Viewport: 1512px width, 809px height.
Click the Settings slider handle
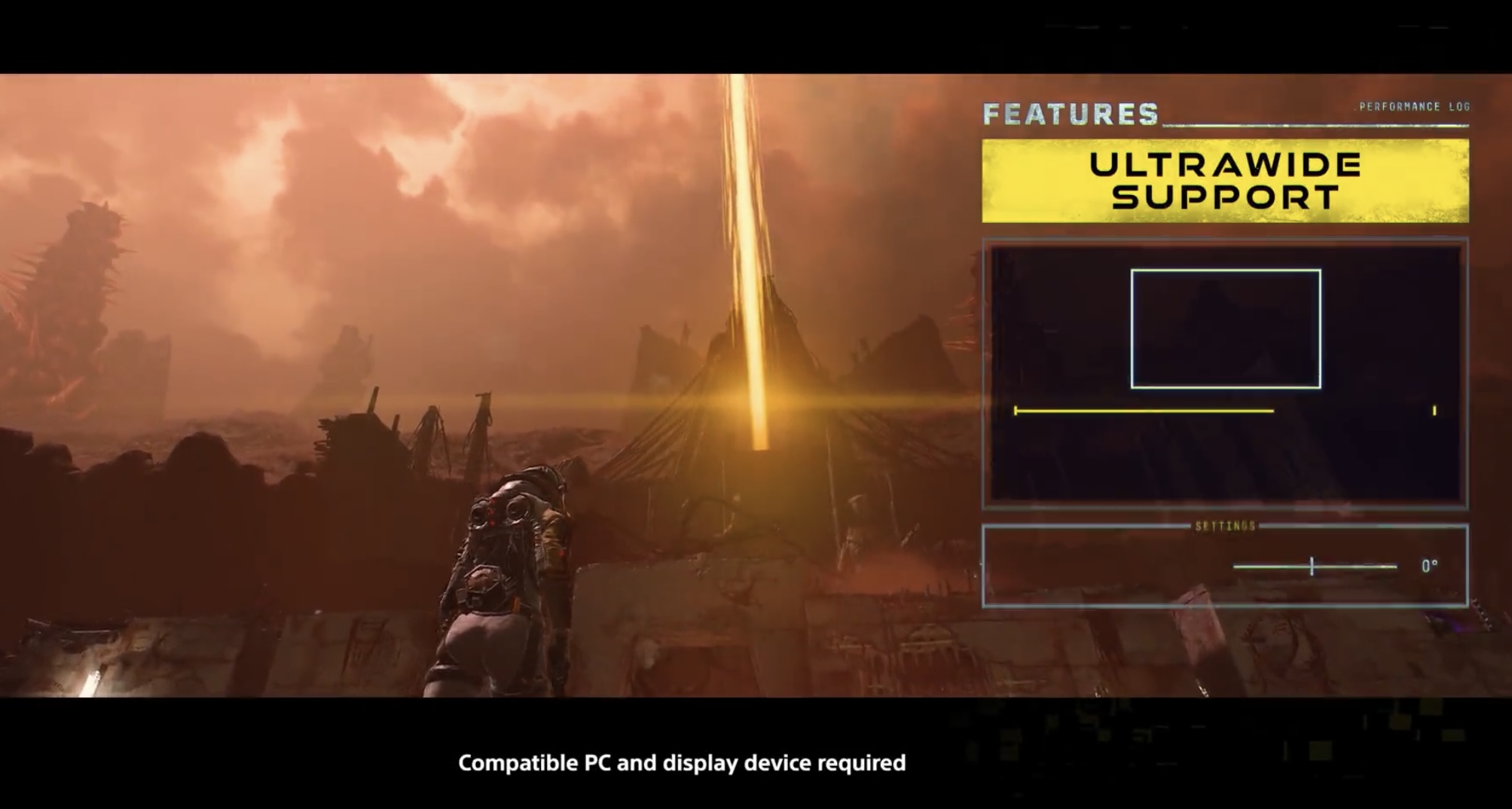(1312, 566)
